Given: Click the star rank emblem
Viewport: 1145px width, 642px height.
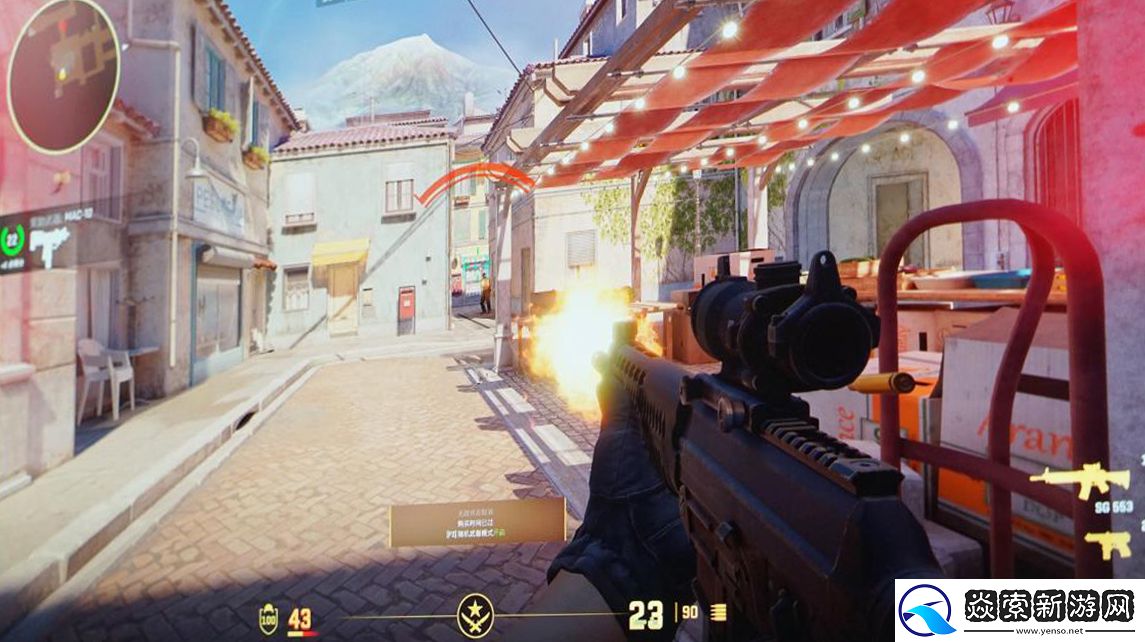Looking at the screenshot, I should coord(475,614).
